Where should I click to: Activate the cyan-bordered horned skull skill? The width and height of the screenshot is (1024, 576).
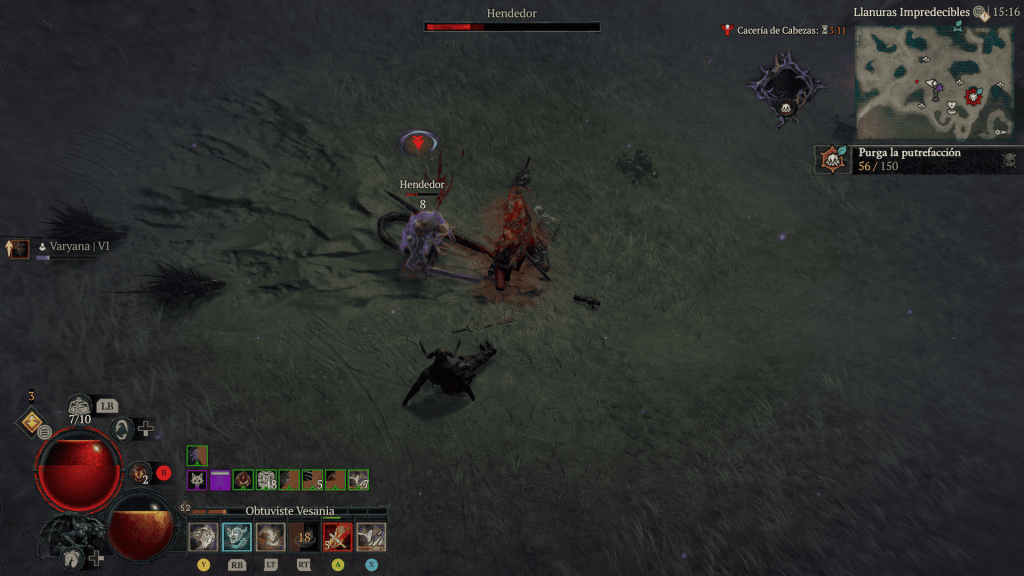point(237,537)
